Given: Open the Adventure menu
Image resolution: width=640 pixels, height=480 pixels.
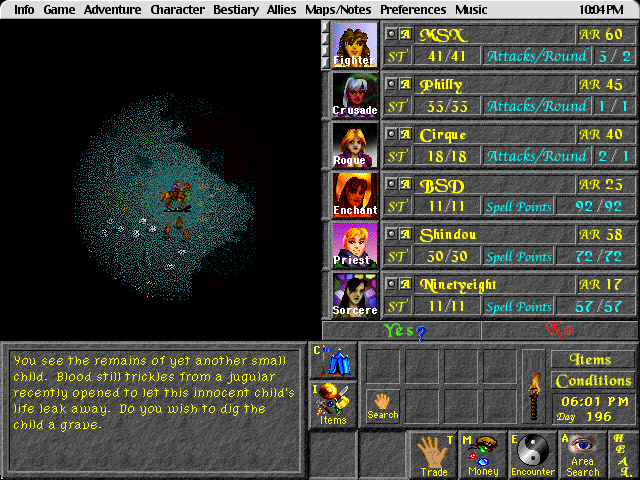Looking at the screenshot, I should (x=112, y=10).
